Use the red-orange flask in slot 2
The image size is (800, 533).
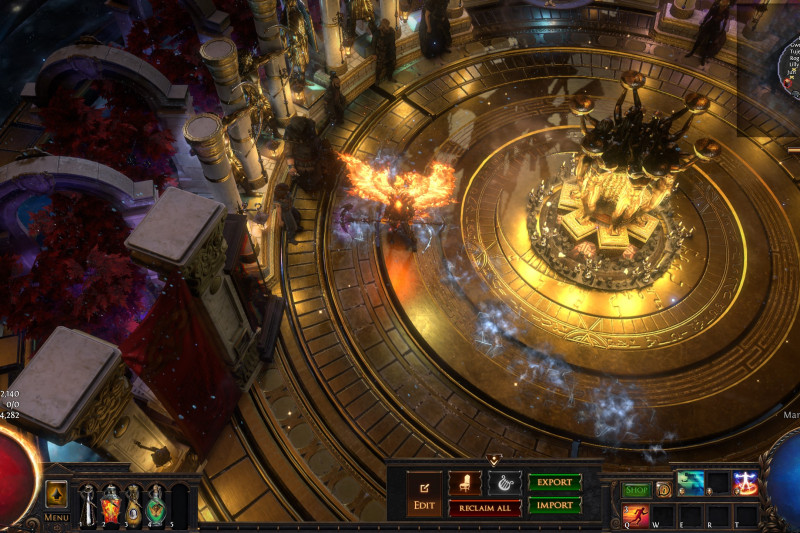pyautogui.click(x=111, y=504)
